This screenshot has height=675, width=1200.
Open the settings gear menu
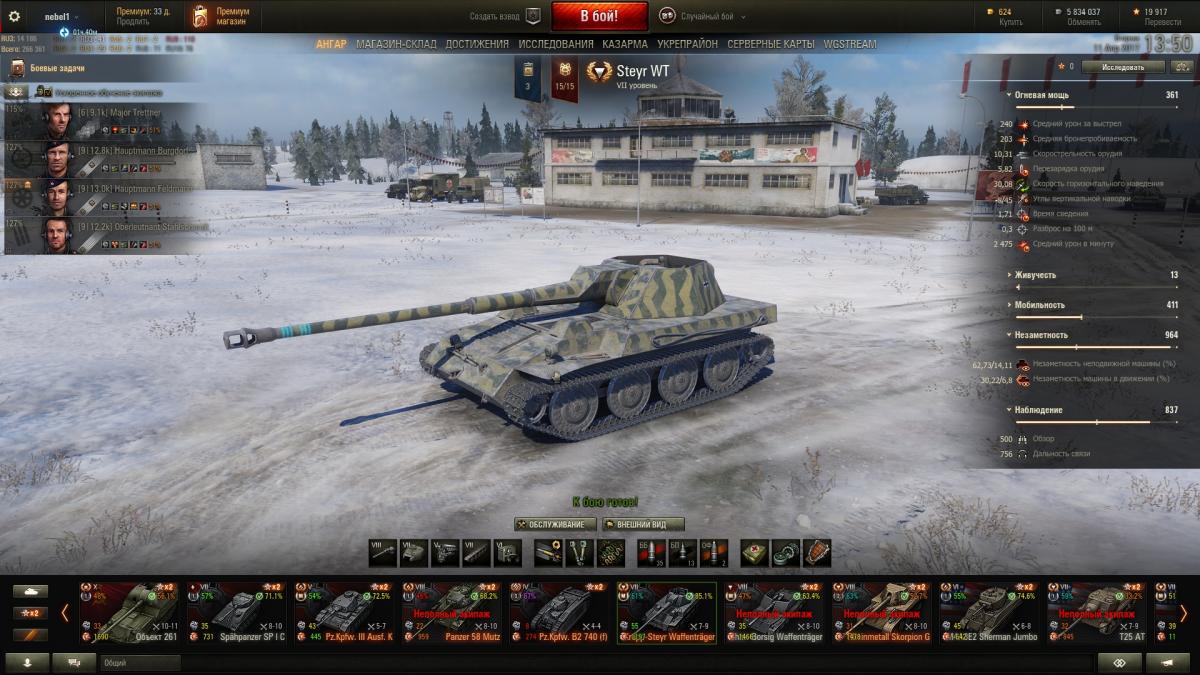pos(14,16)
